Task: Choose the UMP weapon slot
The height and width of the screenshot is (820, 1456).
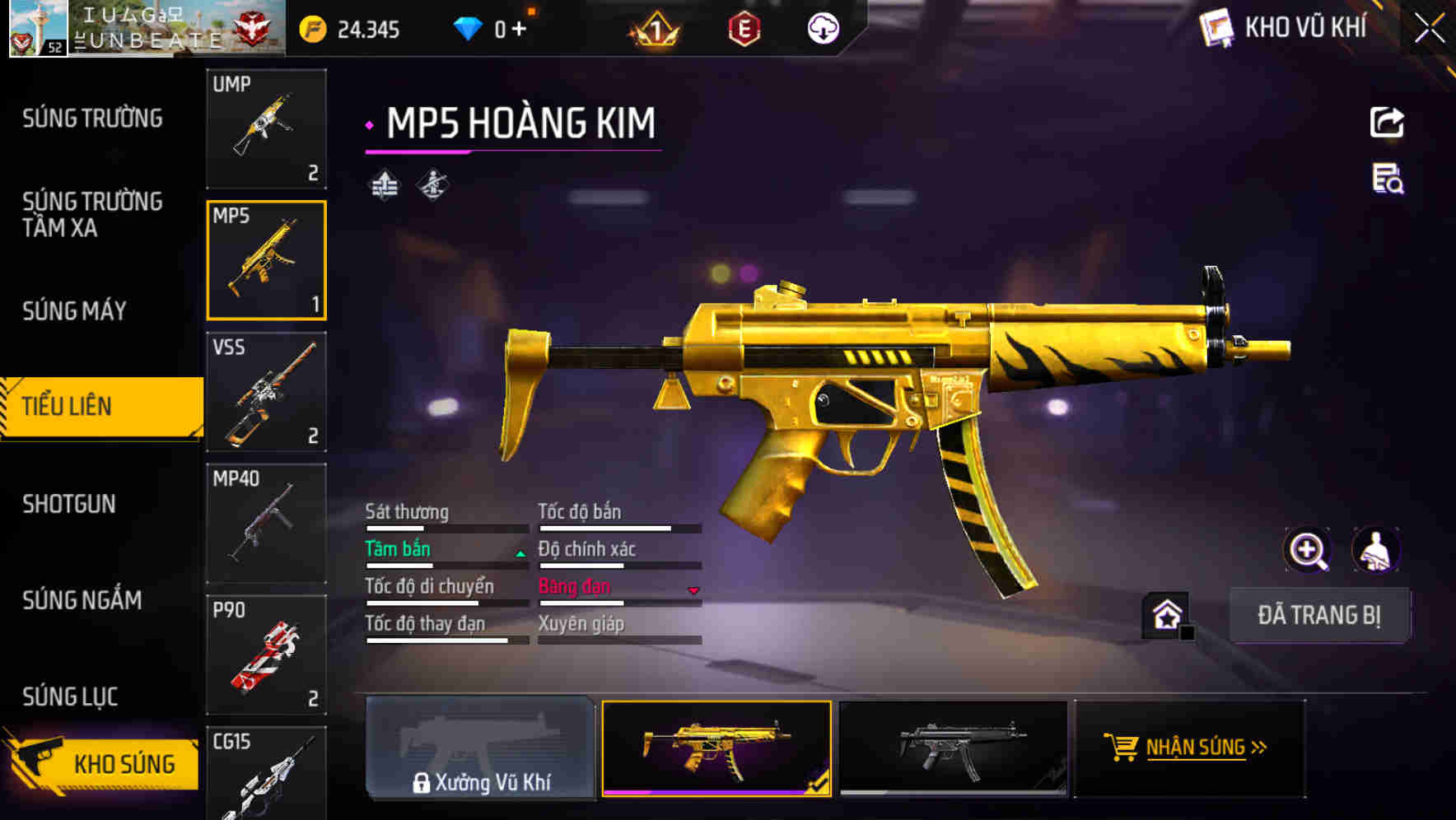Action: [x=266, y=128]
